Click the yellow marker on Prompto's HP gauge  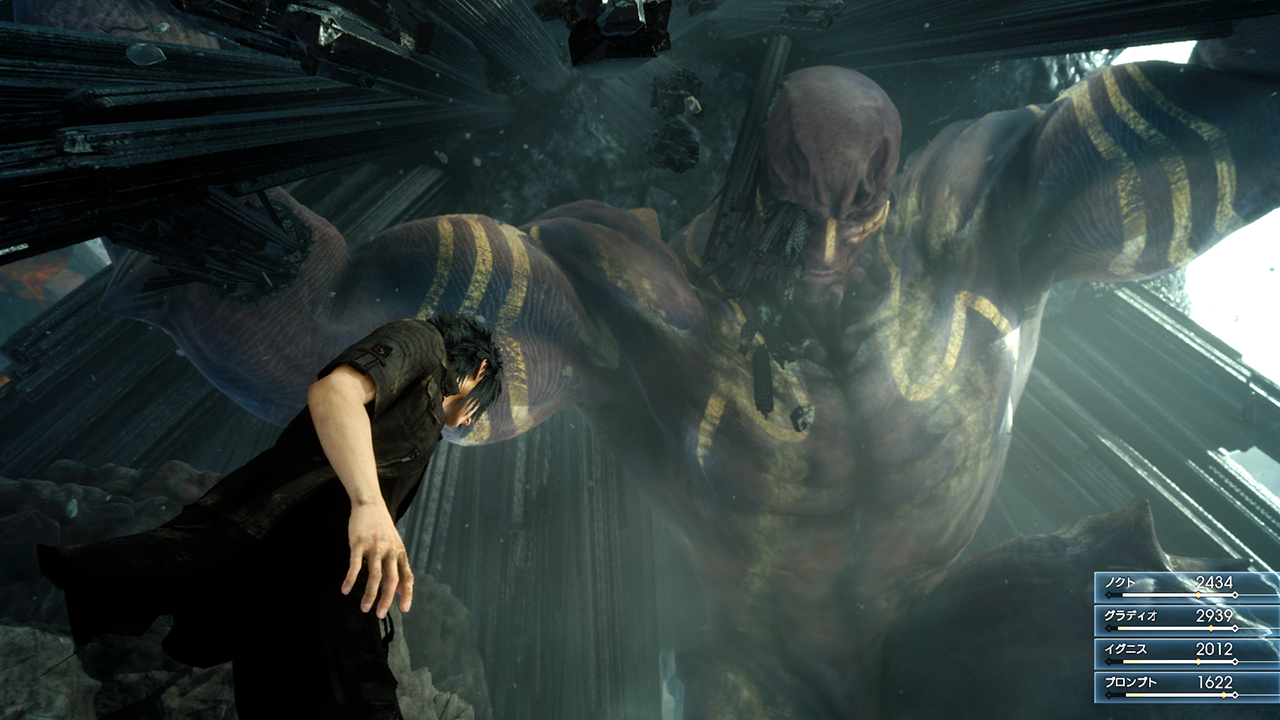pyautogui.click(x=1224, y=694)
